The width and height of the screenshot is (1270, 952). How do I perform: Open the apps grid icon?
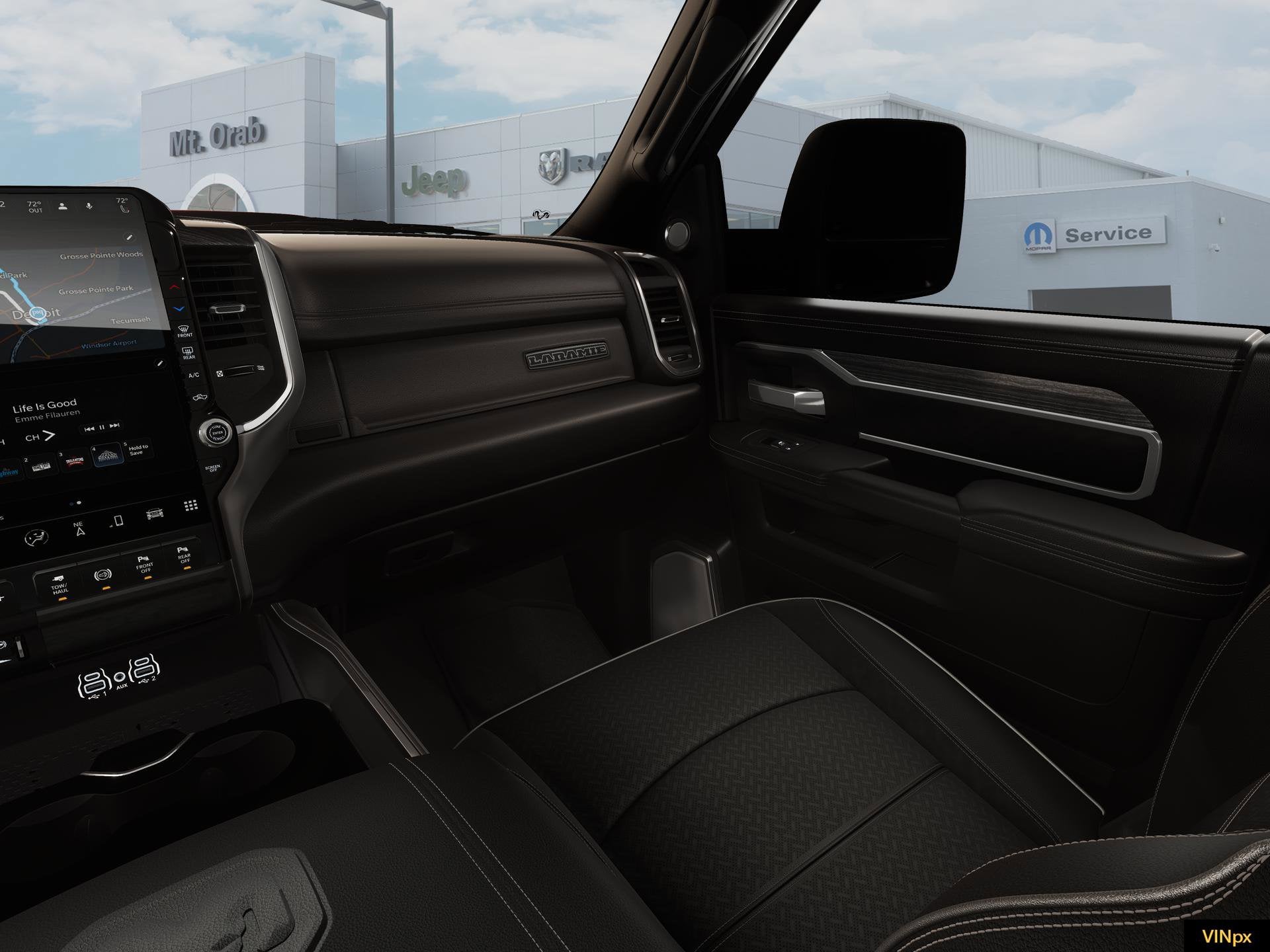click(190, 506)
